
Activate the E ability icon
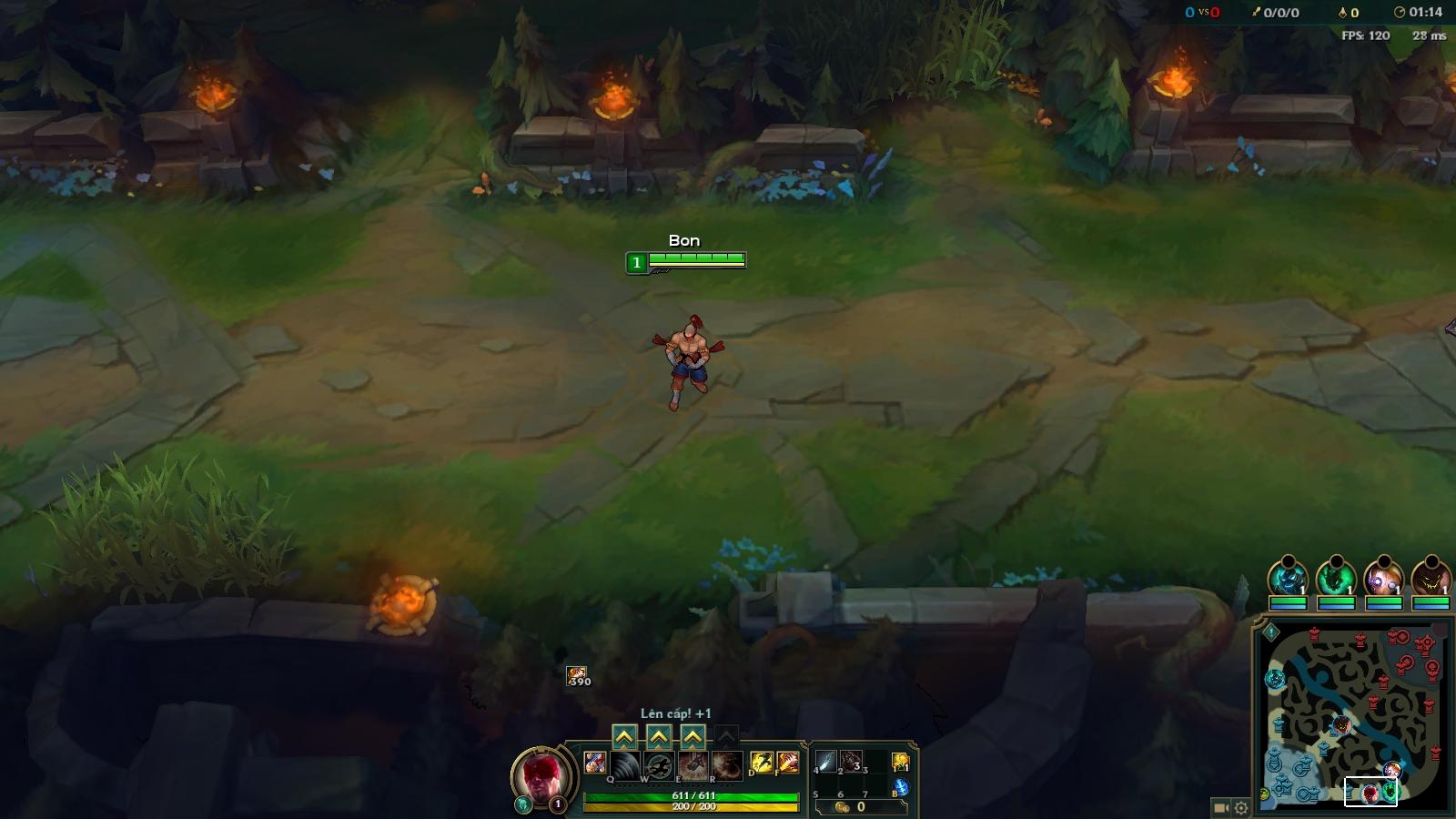[693, 764]
